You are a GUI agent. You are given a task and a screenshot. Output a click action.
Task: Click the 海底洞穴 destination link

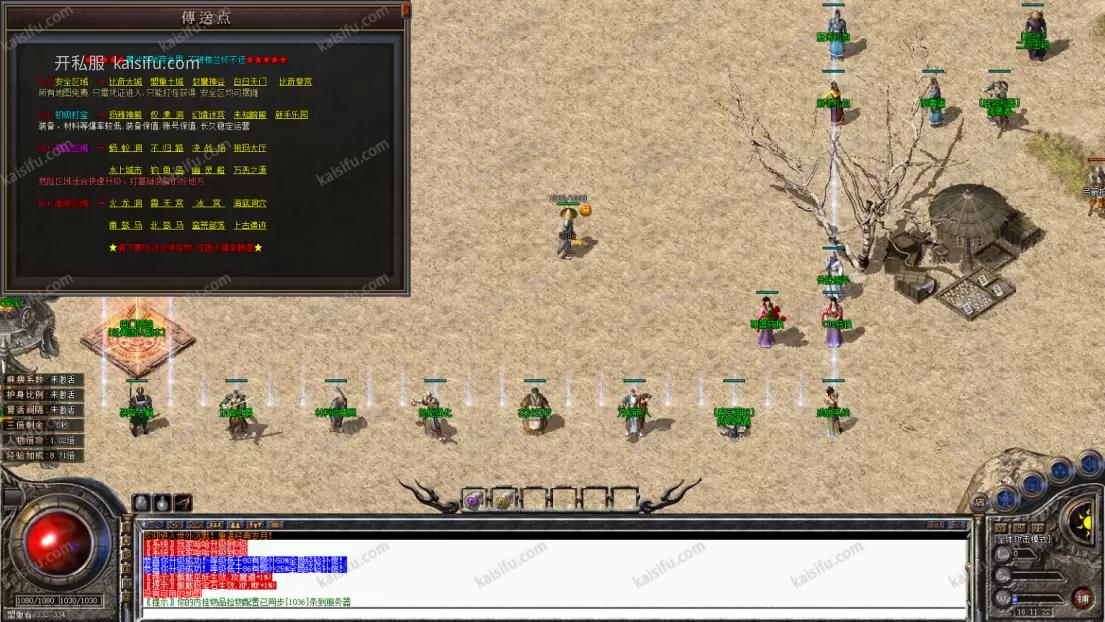point(250,203)
